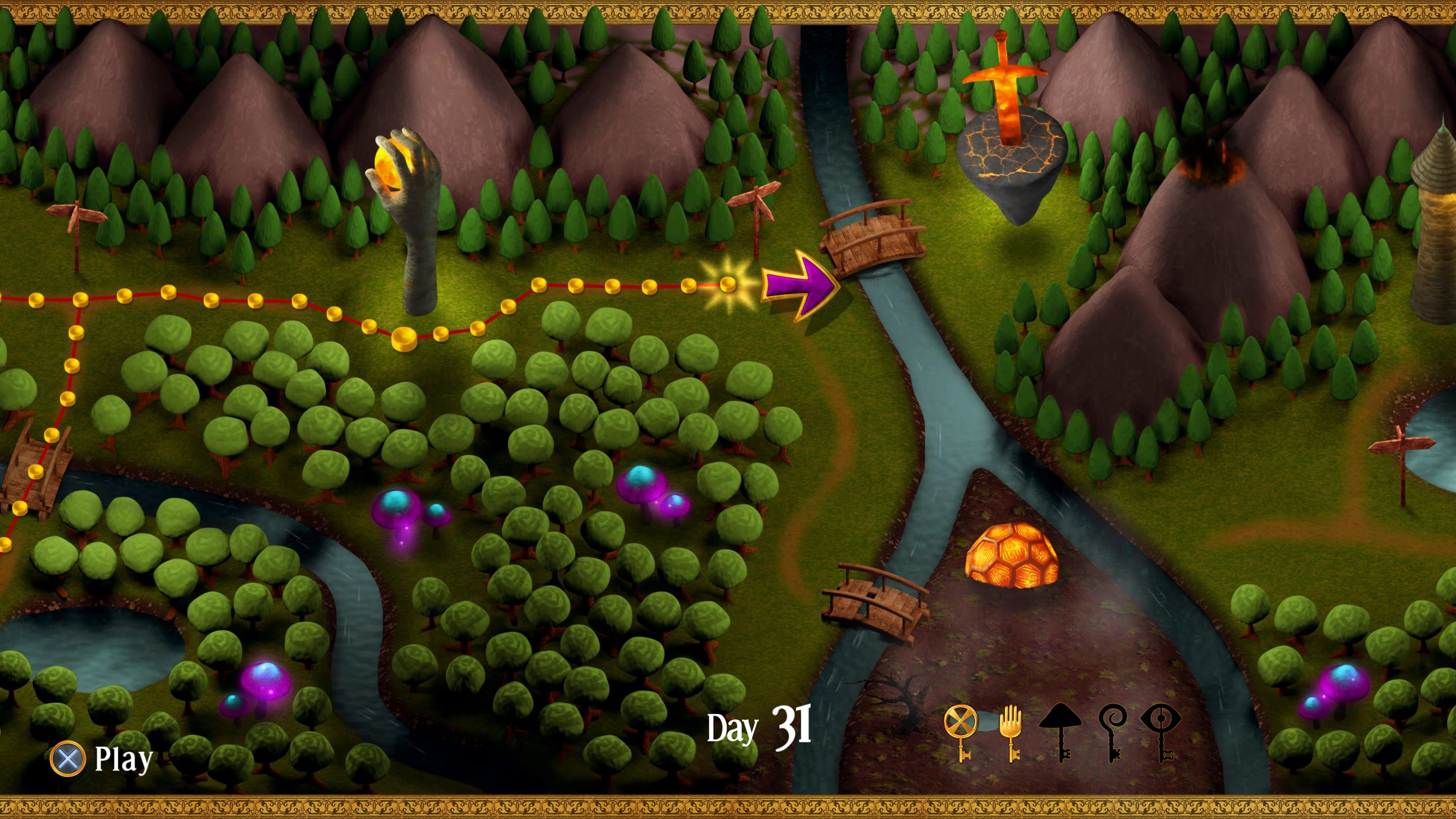Select the large gold coin level node
The width and height of the screenshot is (1456, 819).
point(404,339)
